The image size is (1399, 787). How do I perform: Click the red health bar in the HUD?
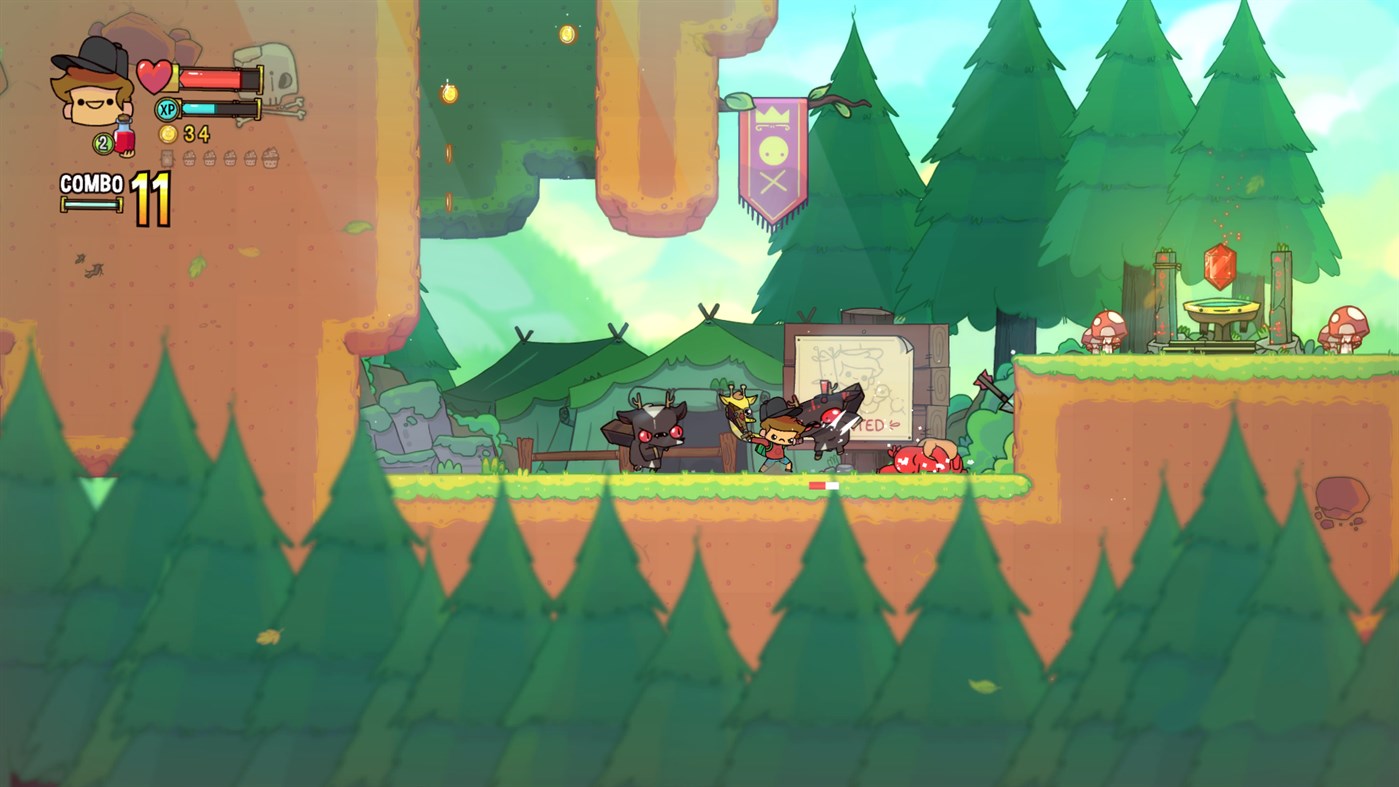[212, 78]
